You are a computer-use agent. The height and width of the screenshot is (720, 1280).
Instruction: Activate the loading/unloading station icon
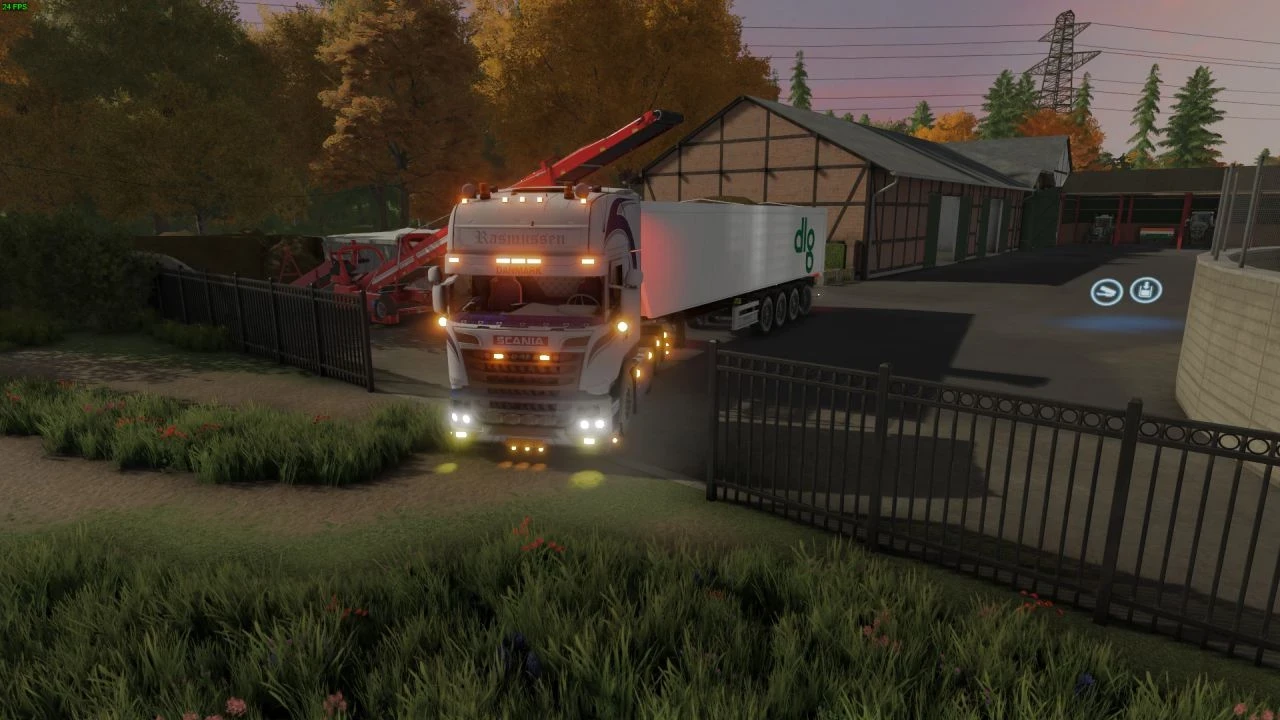(1145, 290)
